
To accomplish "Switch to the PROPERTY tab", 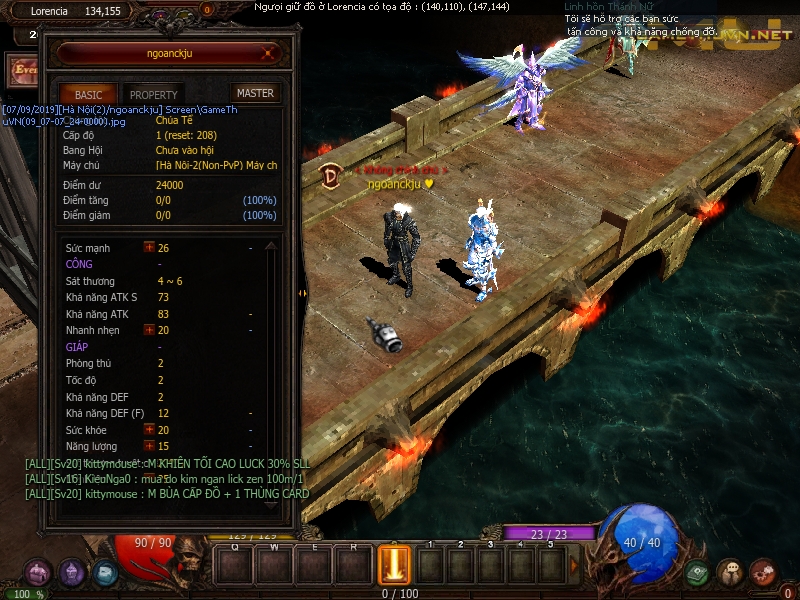I will point(153,94).
